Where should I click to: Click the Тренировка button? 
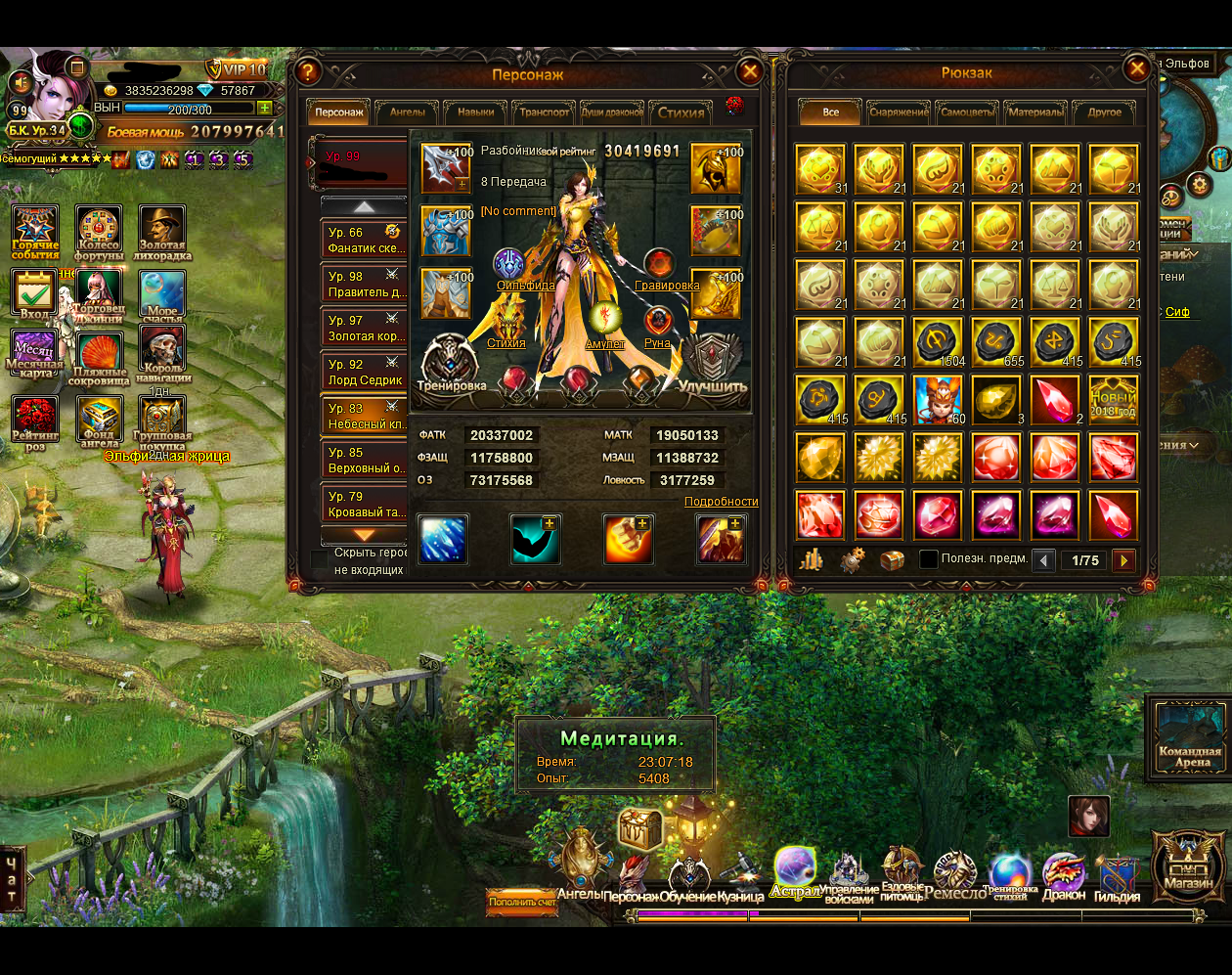pos(451,364)
